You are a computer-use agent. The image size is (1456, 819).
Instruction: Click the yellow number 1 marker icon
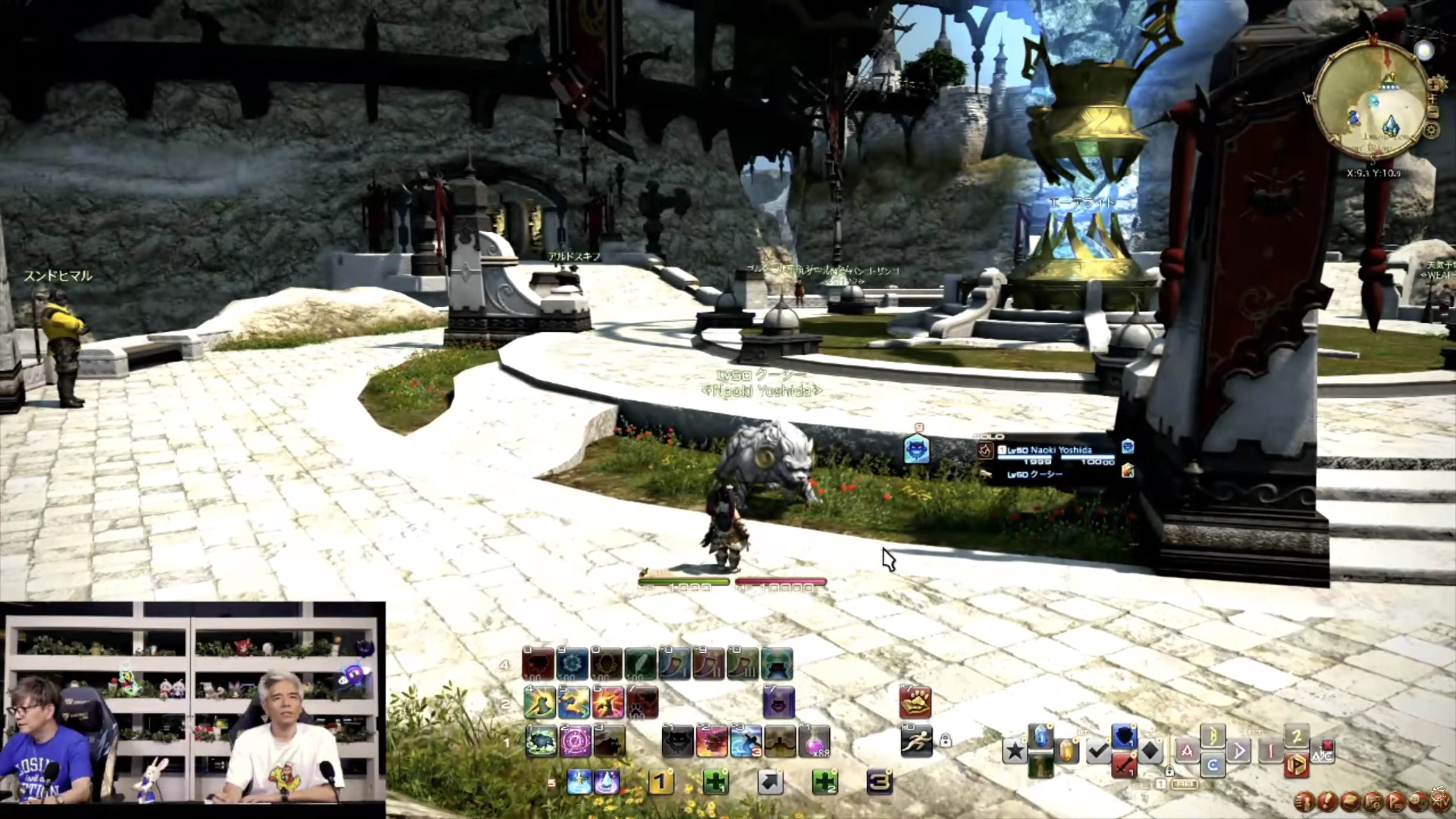coord(660,782)
